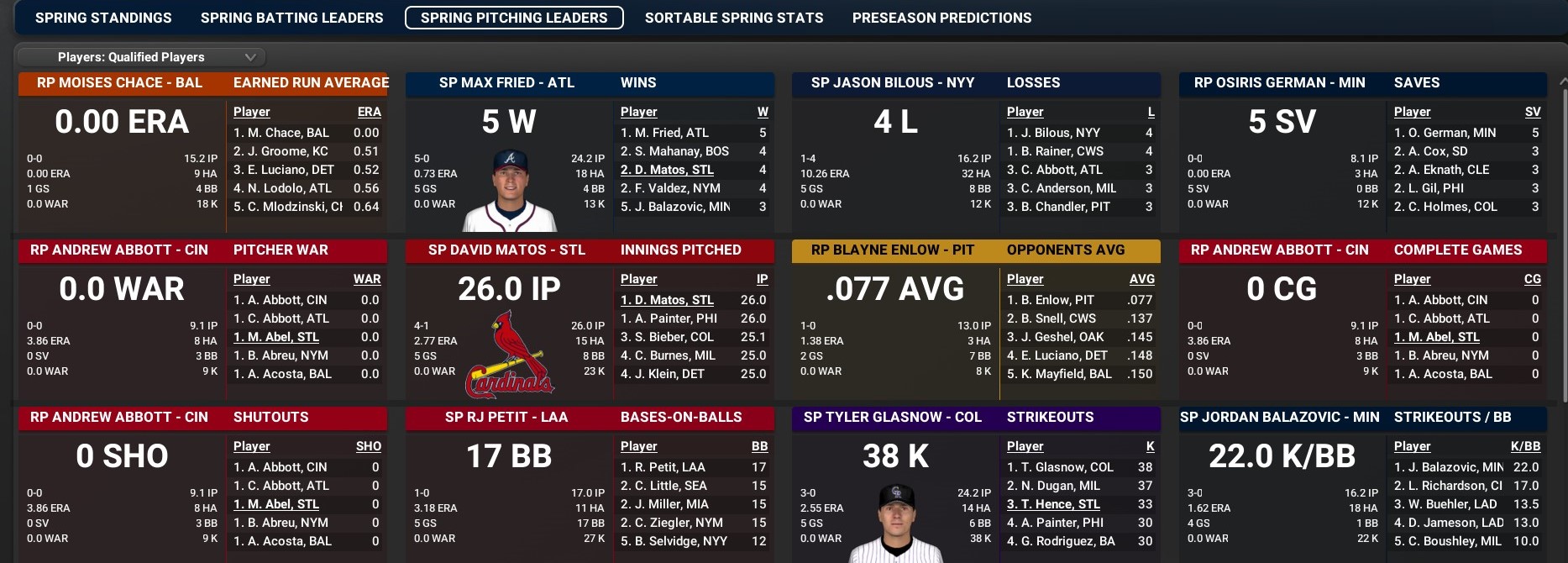
Task: Go to Sortable Spring Stats
Action: point(734,18)
